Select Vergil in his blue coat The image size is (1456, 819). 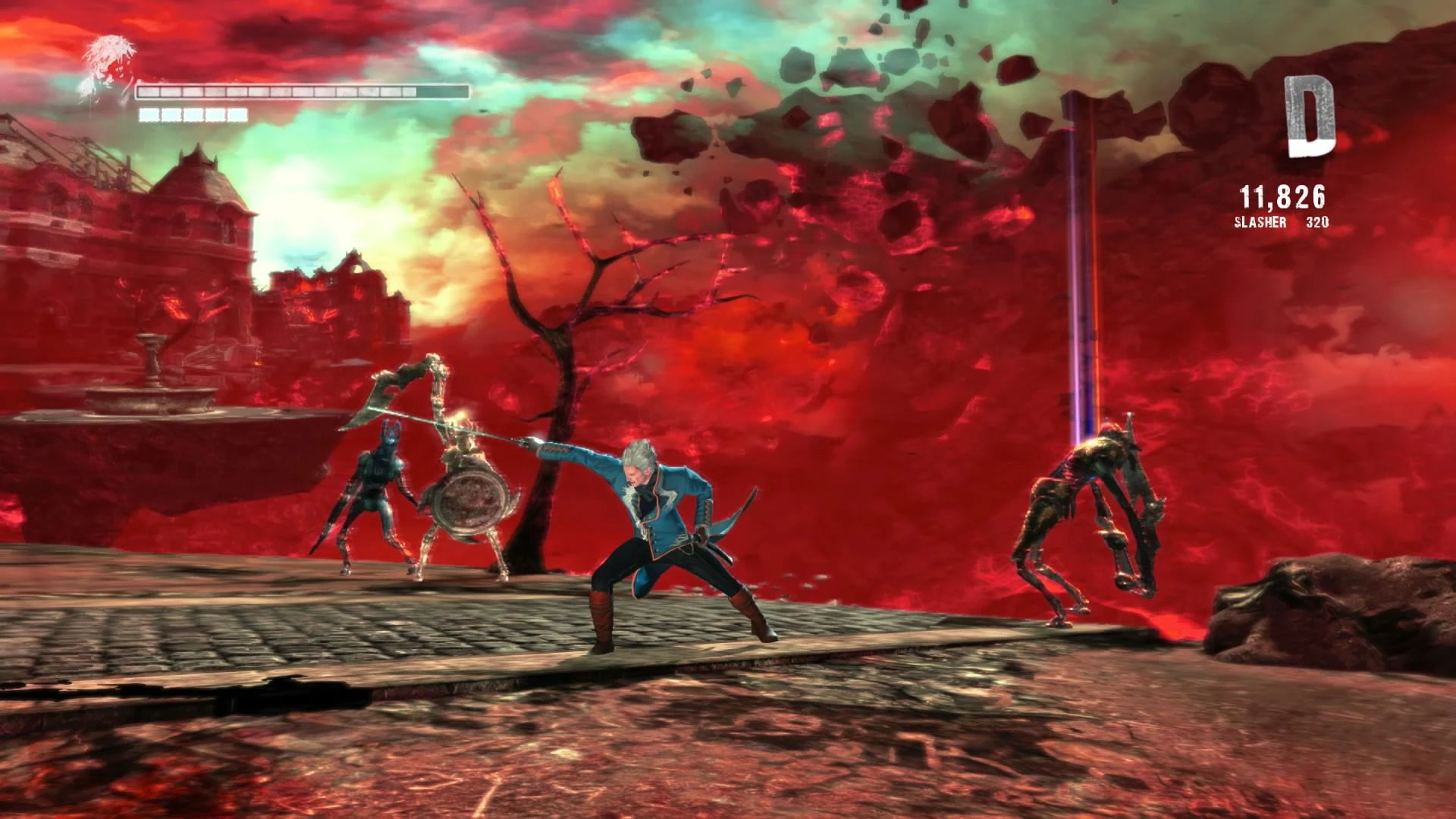click(667, 523)
